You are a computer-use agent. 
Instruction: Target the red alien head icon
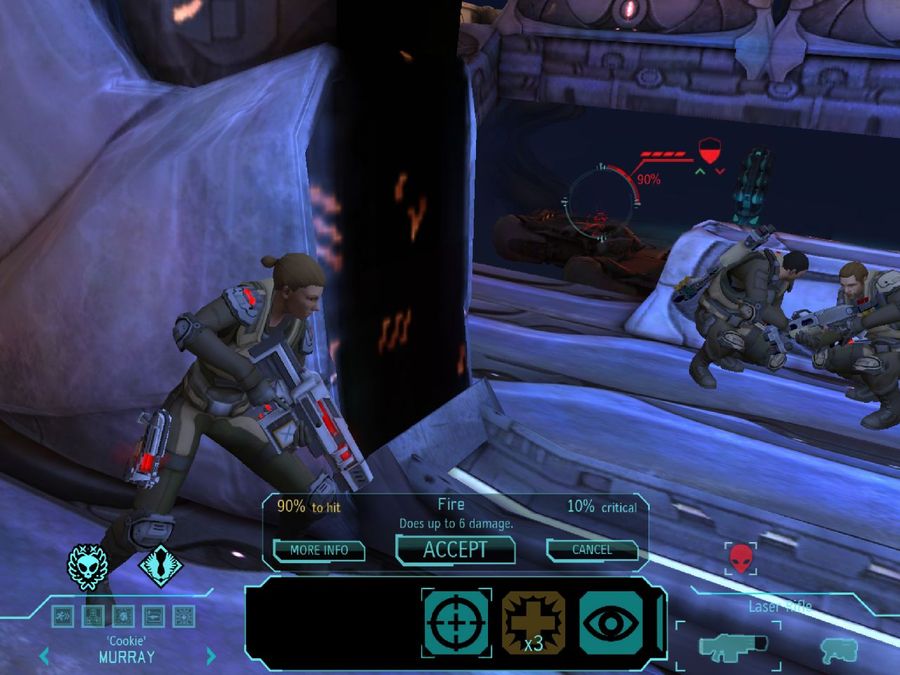(740, 557)
